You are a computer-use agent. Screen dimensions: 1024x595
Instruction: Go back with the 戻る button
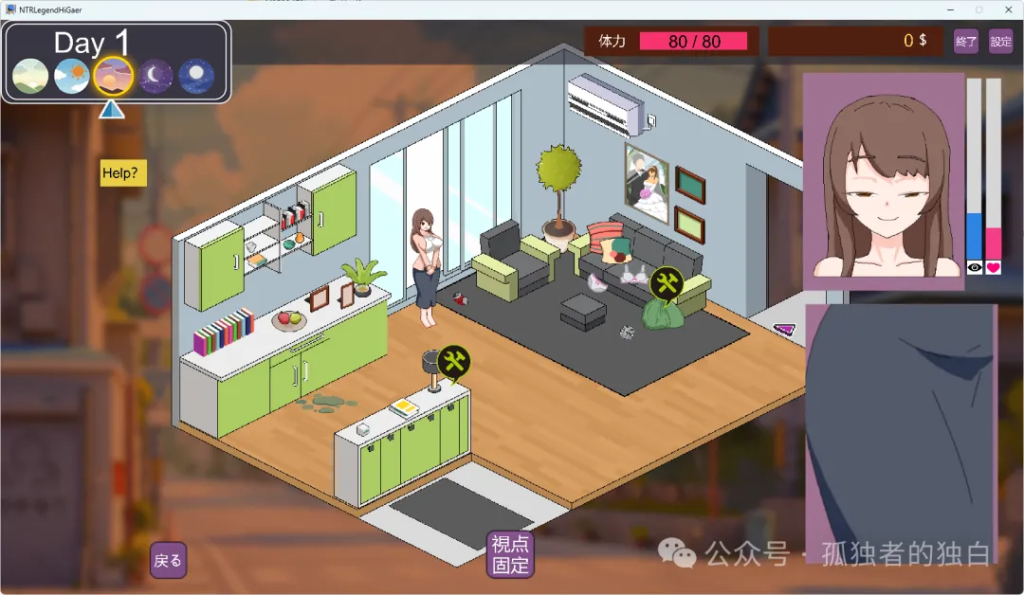point(168,560)
